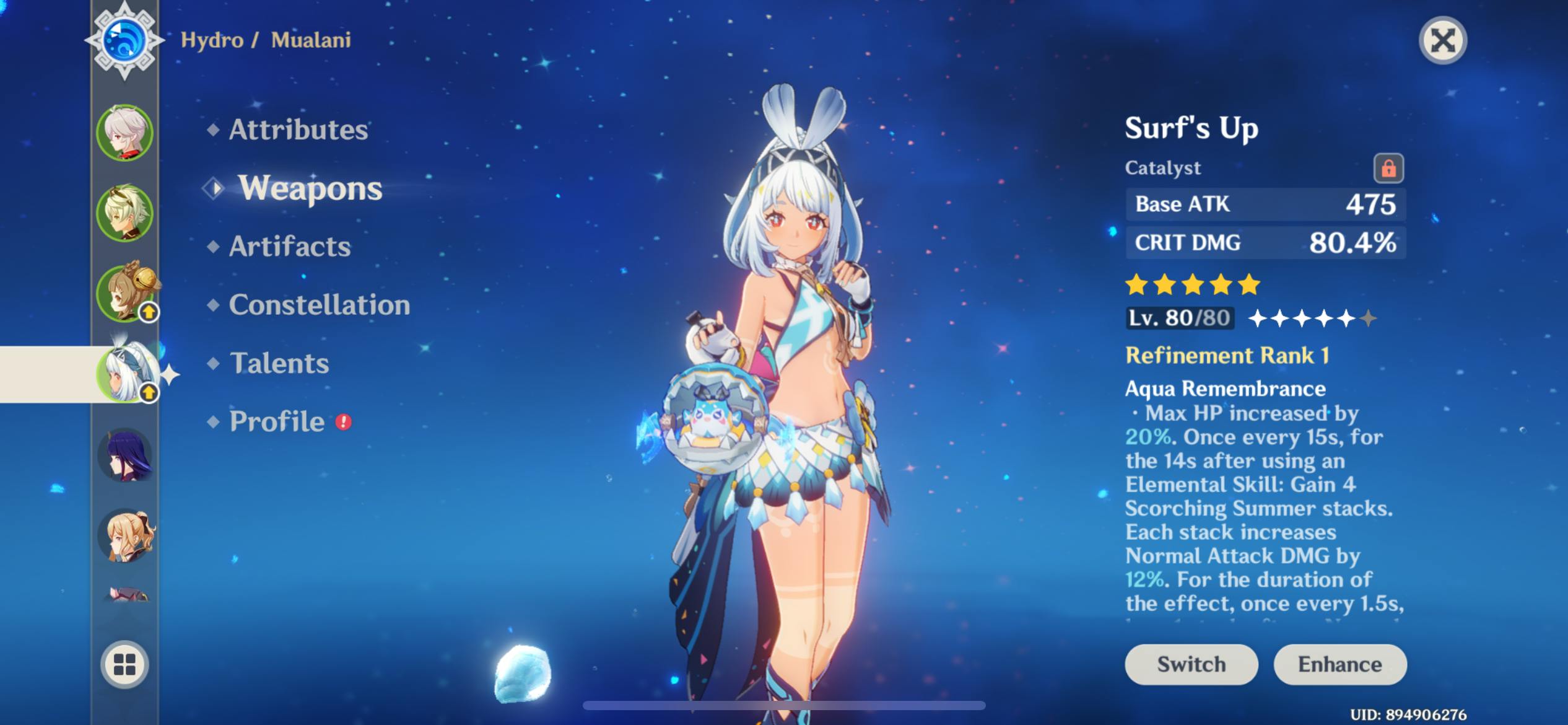The width and height of the screenshot is (1568, 725).
Task: Switch the equipped Surf's Up weapon
Action: (x=1191, y=664)
